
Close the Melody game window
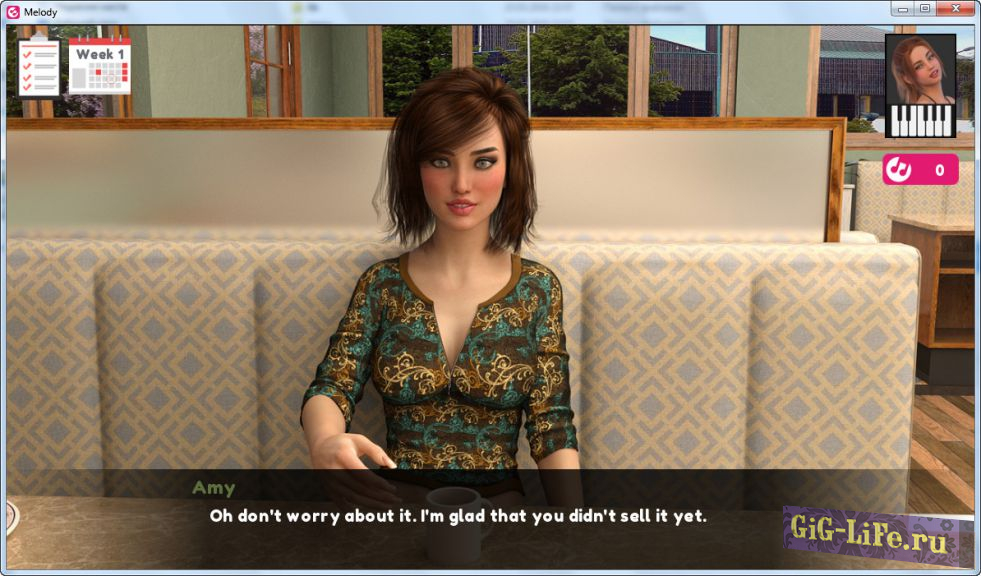click(955, 8)
